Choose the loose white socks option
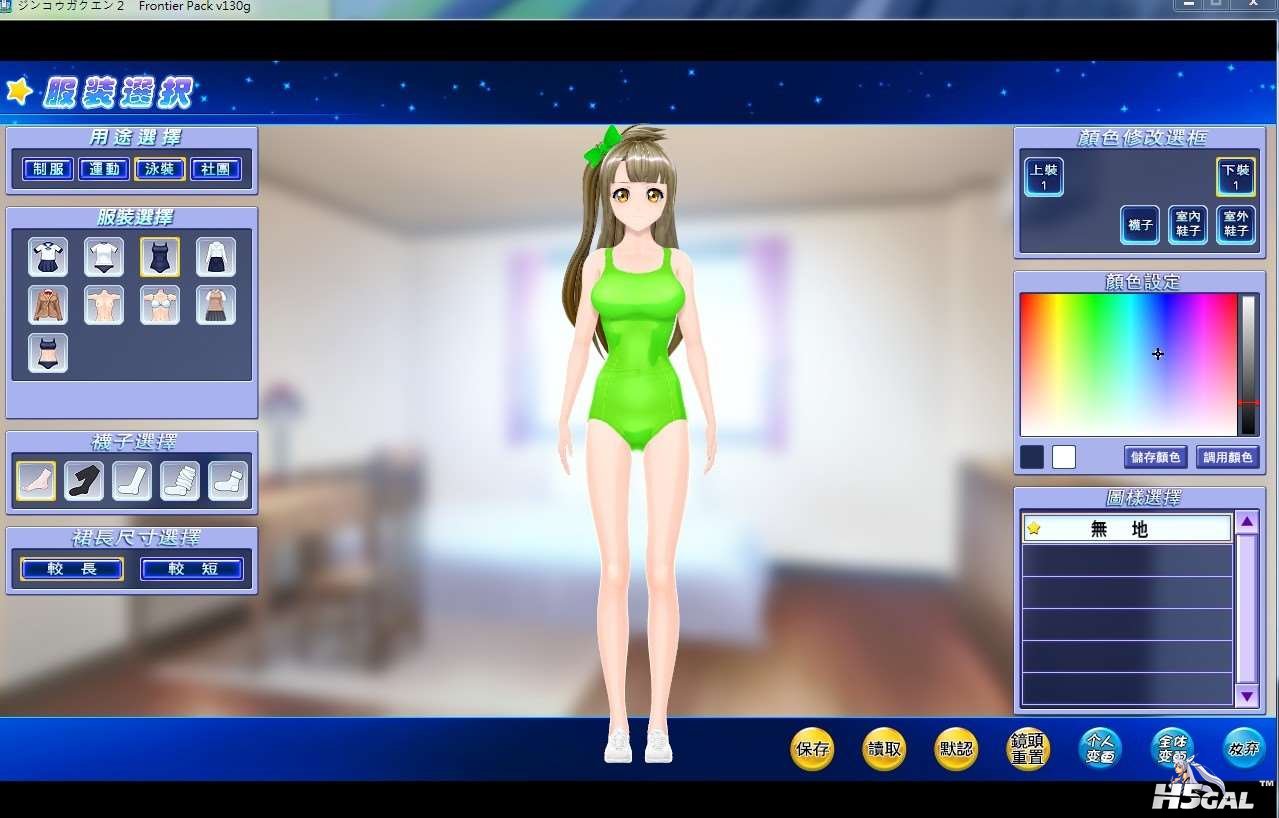The height and width of the screenshot is (818, 1279). pyautogui.click(x=180, y=481)
